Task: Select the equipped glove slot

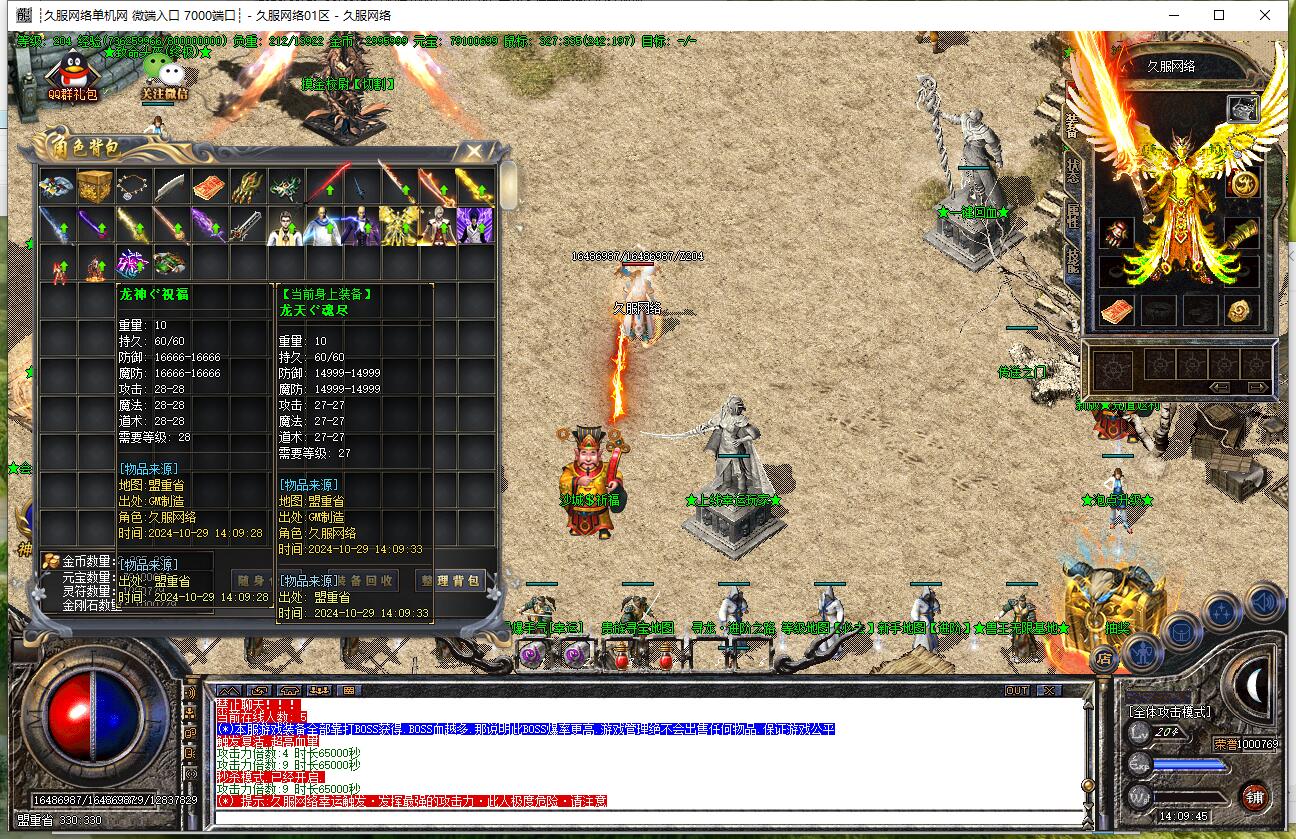Action: tap(1116, 233)
